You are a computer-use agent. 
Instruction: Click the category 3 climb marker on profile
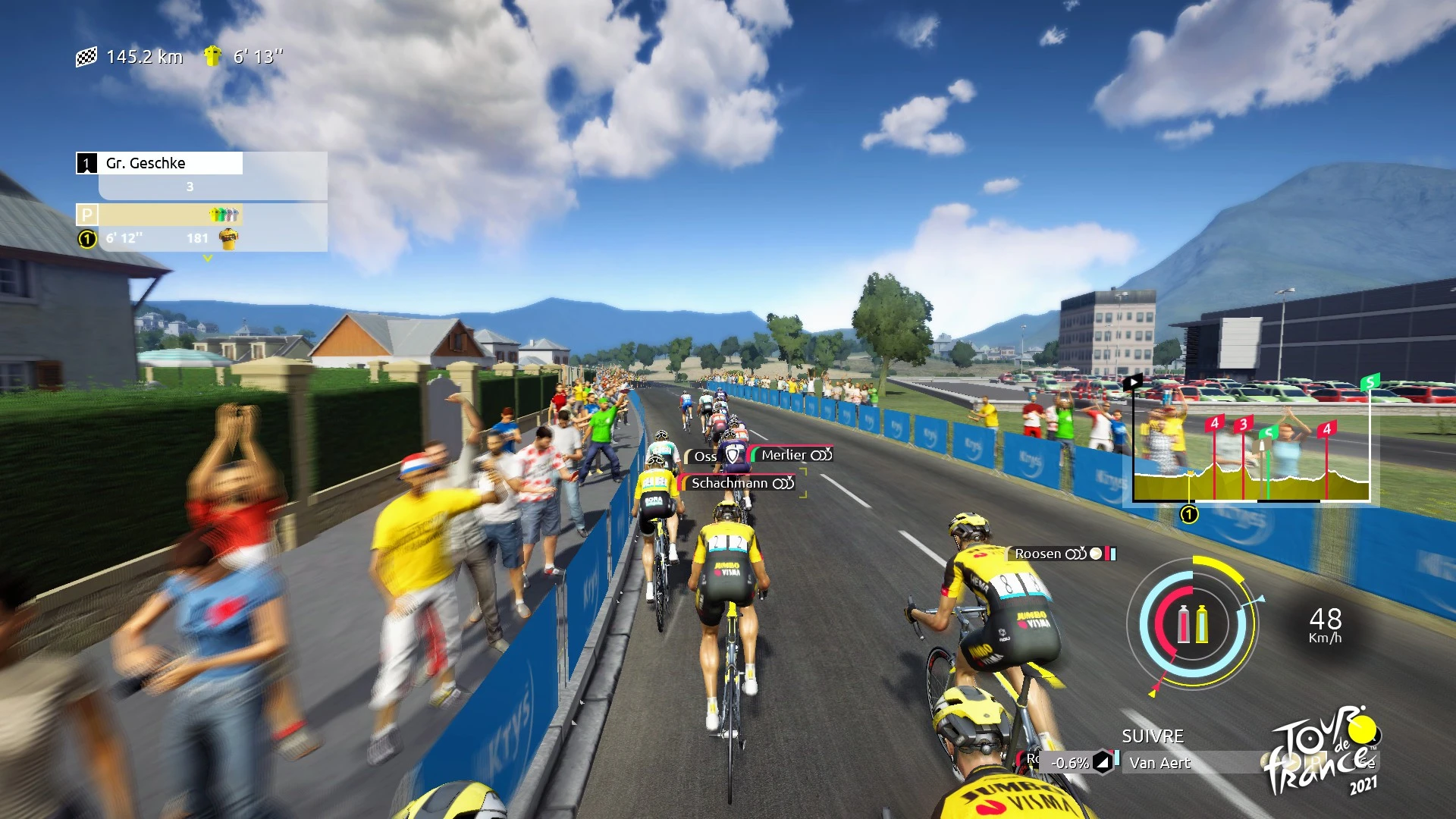tap(1243, 425)
